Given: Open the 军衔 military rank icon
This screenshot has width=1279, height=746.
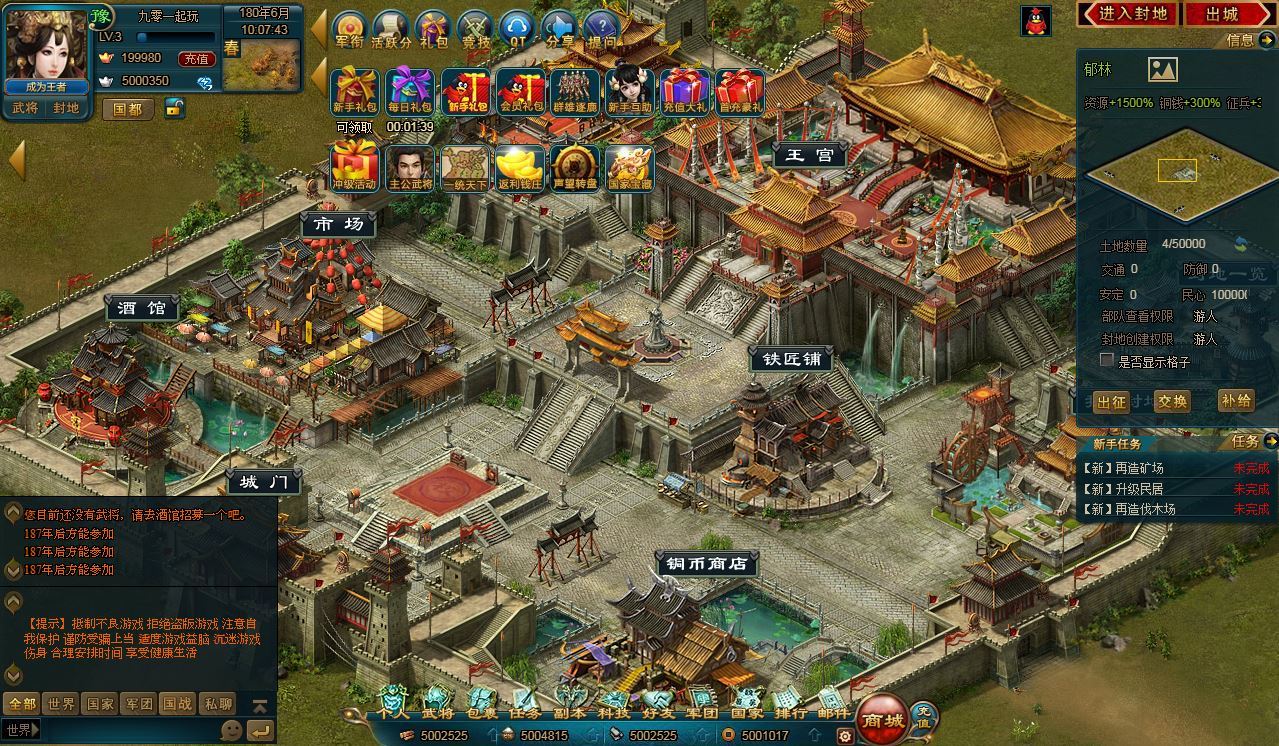Looking at the screenshot, I should pos(349,29).
